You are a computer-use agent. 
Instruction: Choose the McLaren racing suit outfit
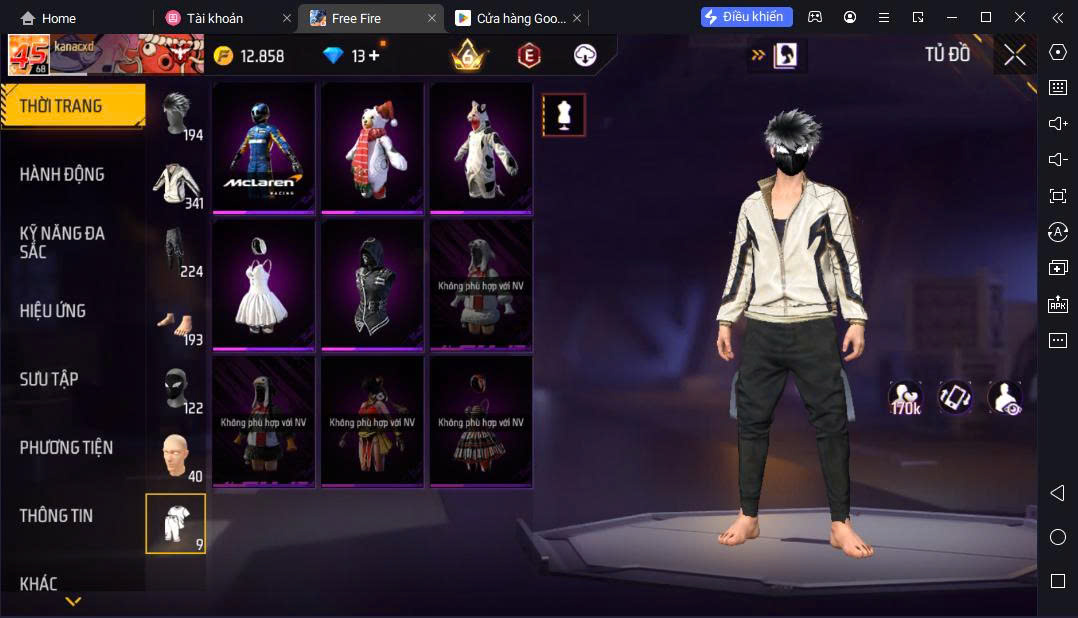[264, 147]
